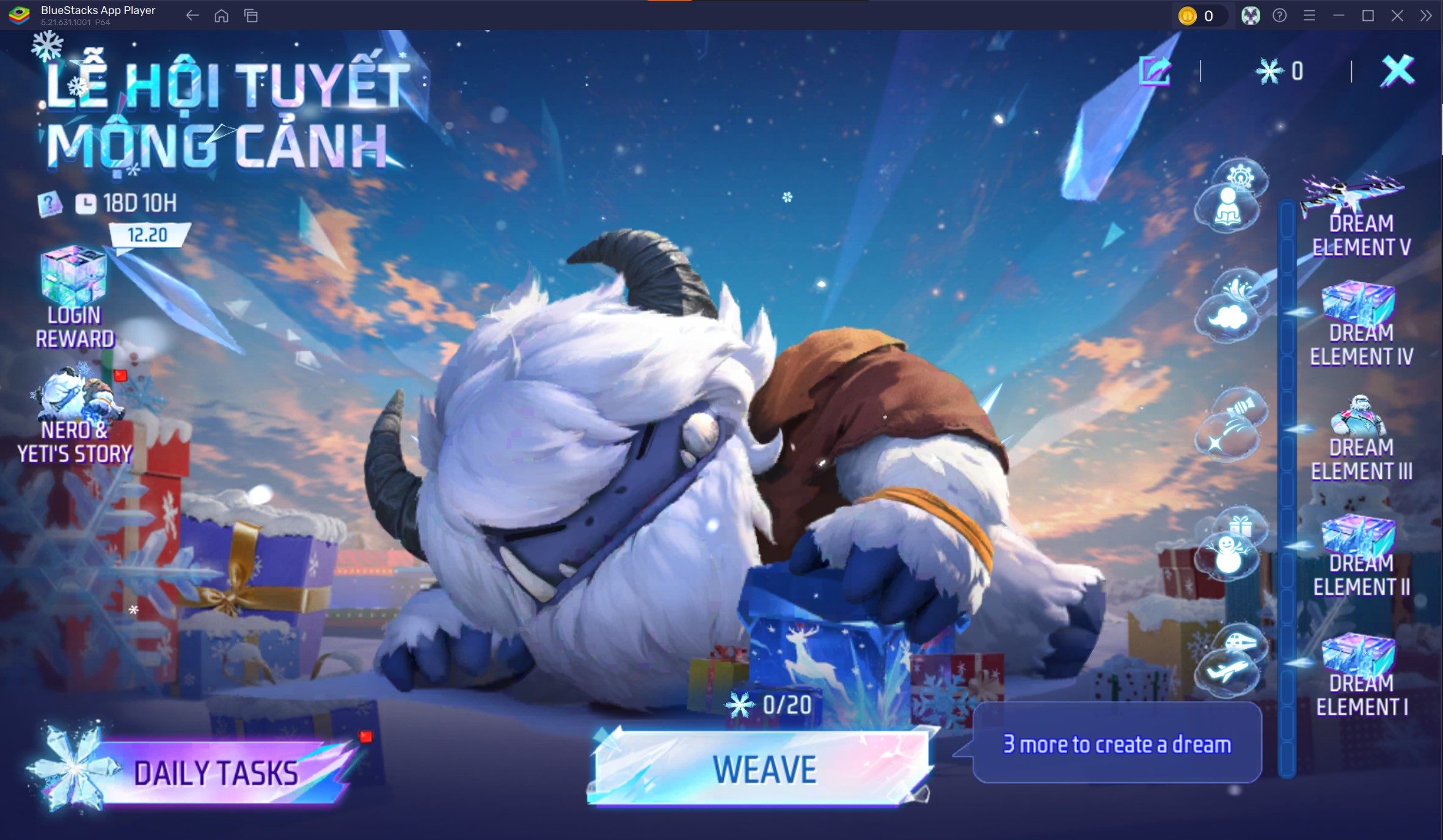Collapse the speech bubble about creating dreams
The height and width of the screenshot is (840, 1443).
tap(1115, 744)
